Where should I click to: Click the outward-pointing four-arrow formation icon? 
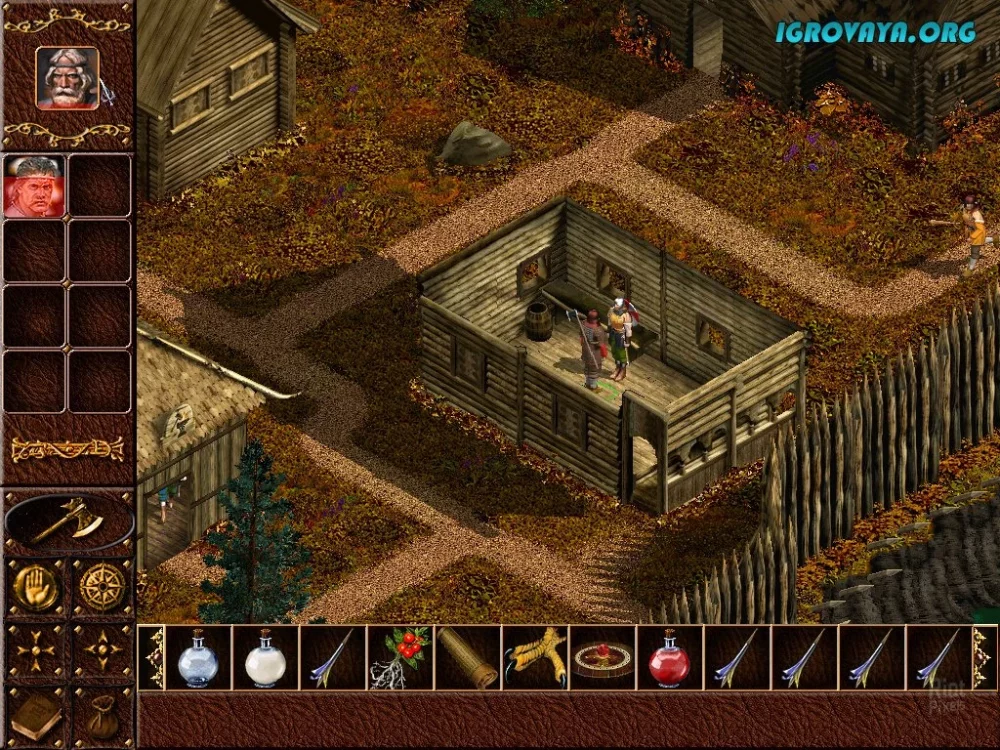click(101, 652)
